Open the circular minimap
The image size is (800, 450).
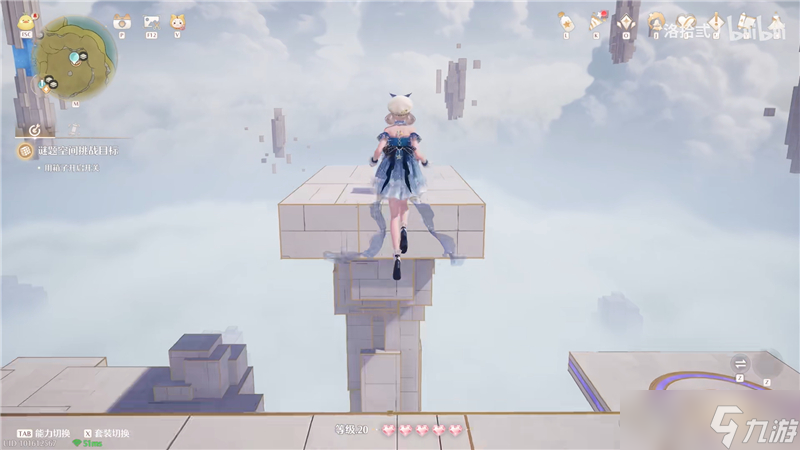click(75, 58)
